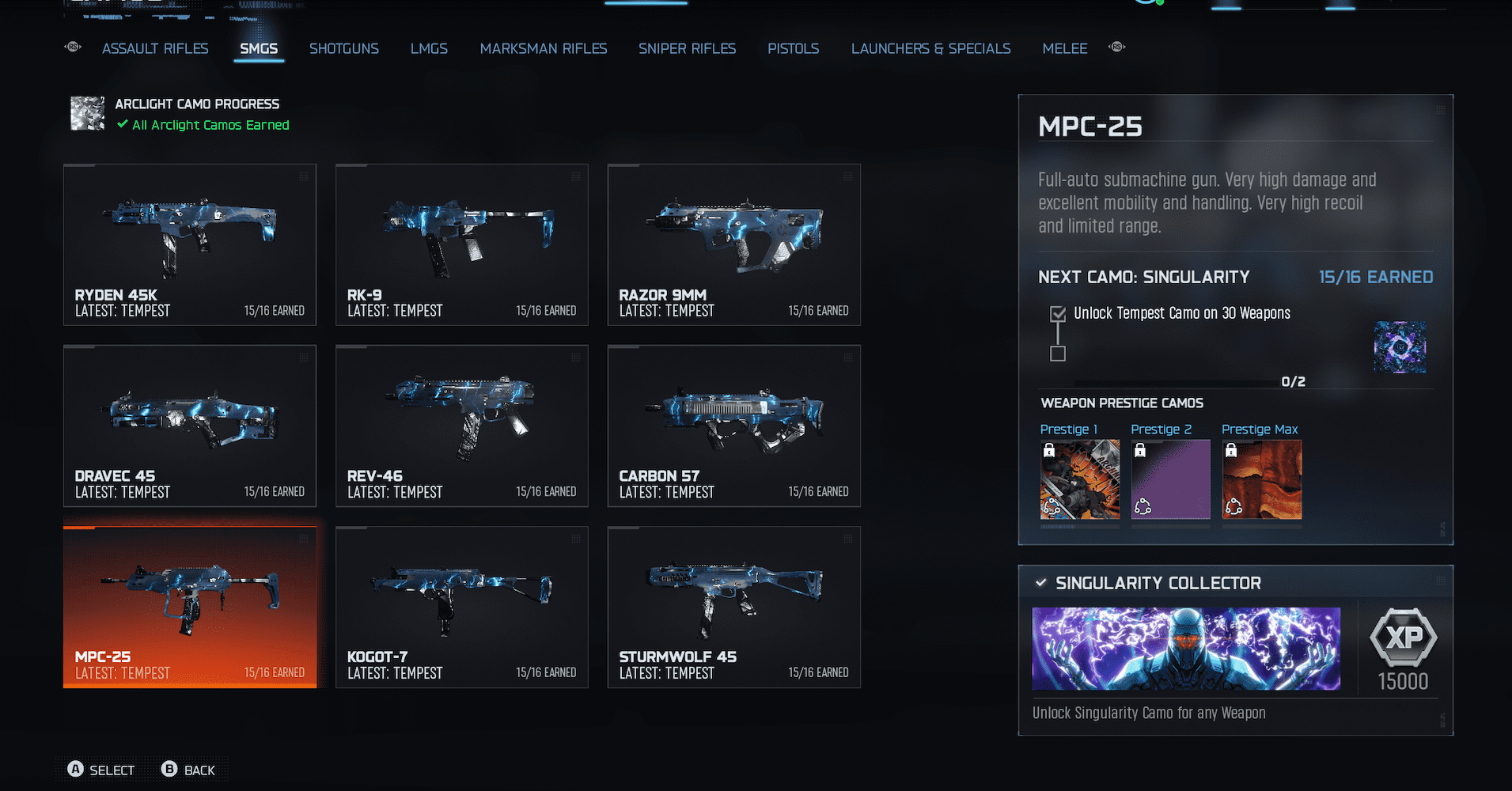
Task: Click the Singularity camo preview icon
Action: [x=1400, y=347]
